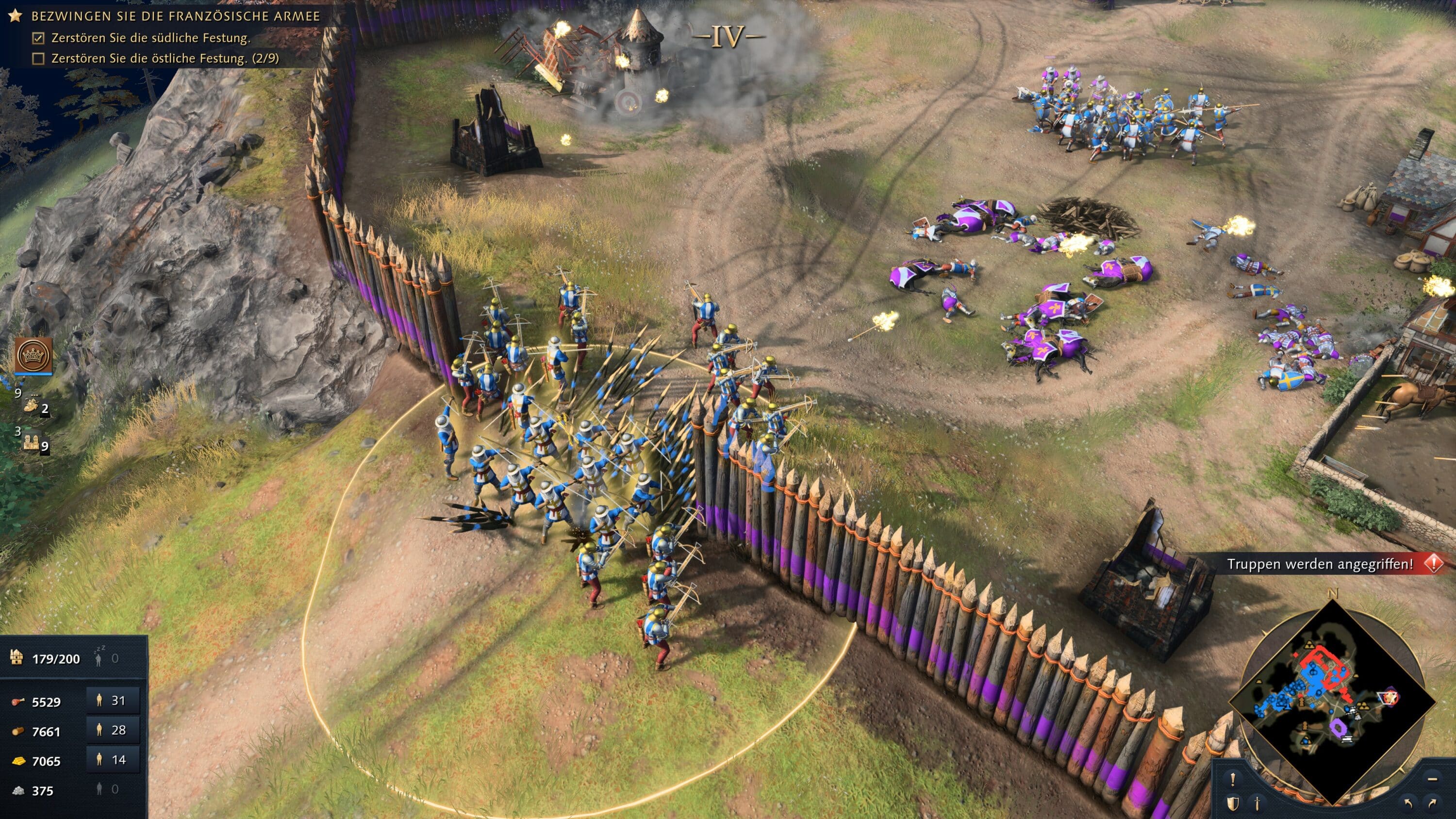Select the crown leader portrait icon
The image size is (1456, 819).
point(33,356)
